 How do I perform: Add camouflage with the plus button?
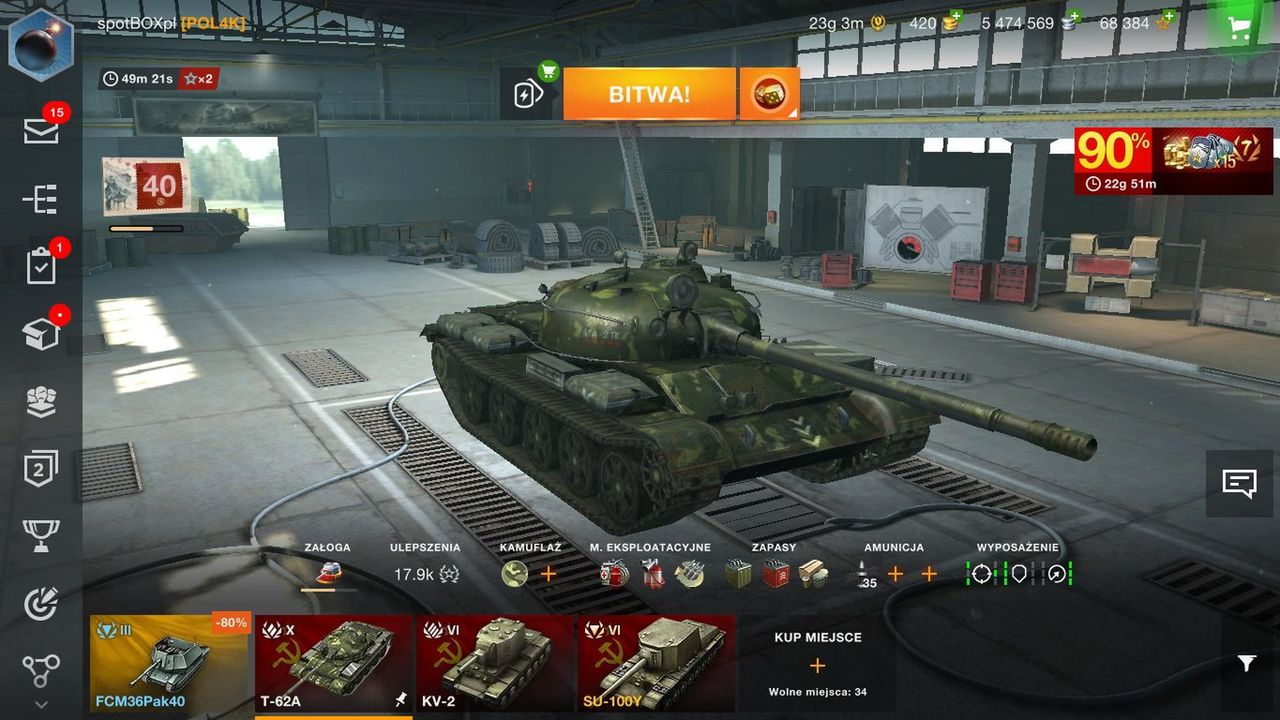tap(548, 574)
